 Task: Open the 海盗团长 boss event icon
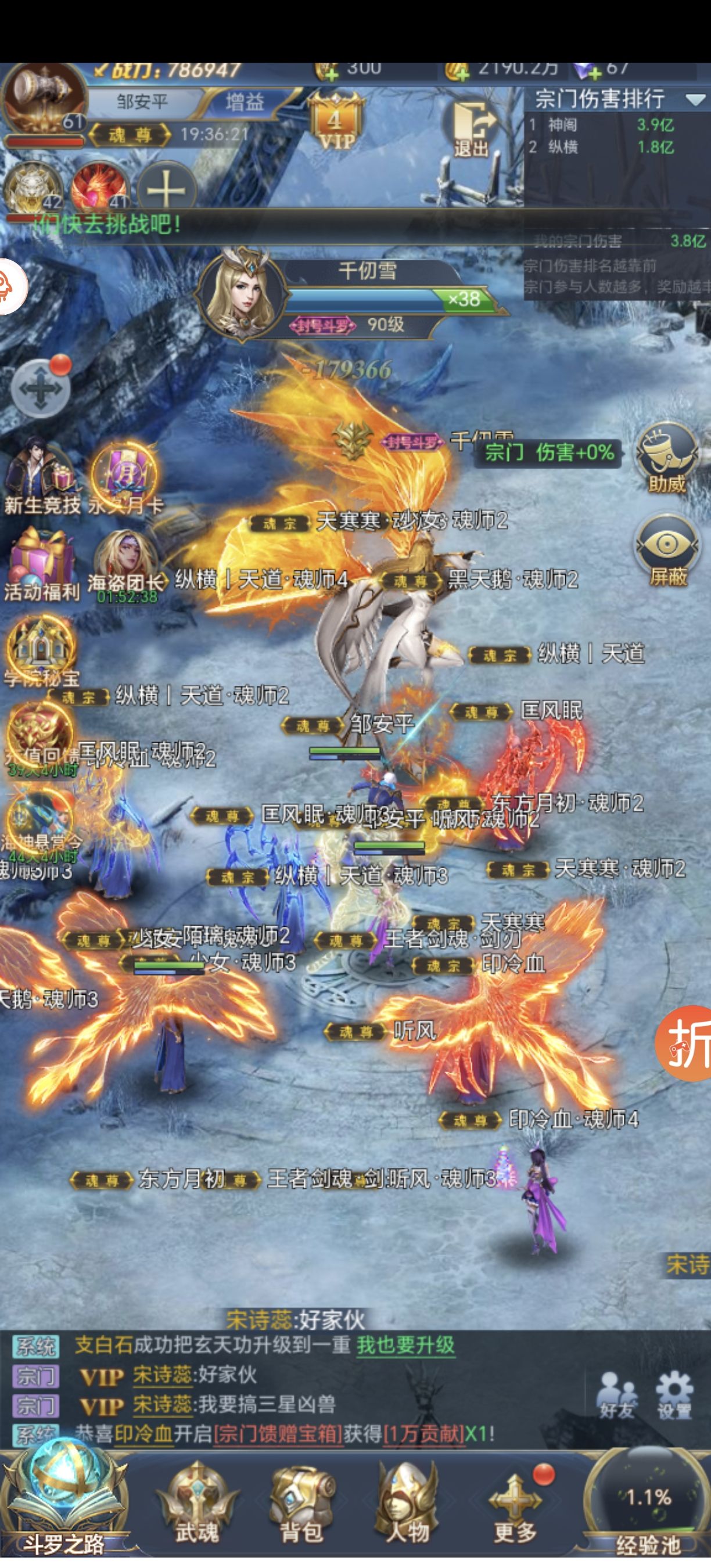click(126, 566)
